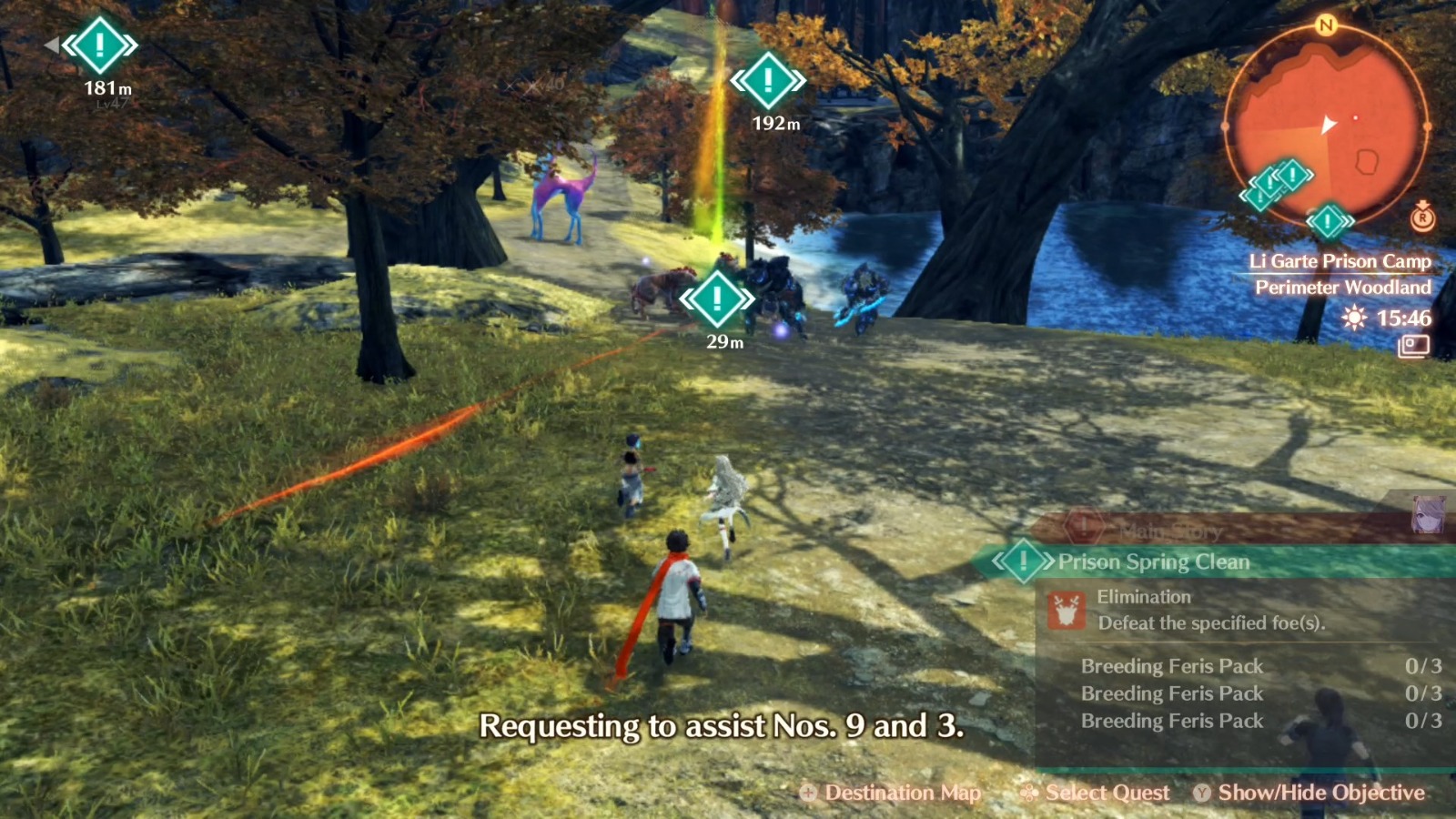Select the 29m quest marker
The image size is (1456, 819).
(x=718, y=297)
